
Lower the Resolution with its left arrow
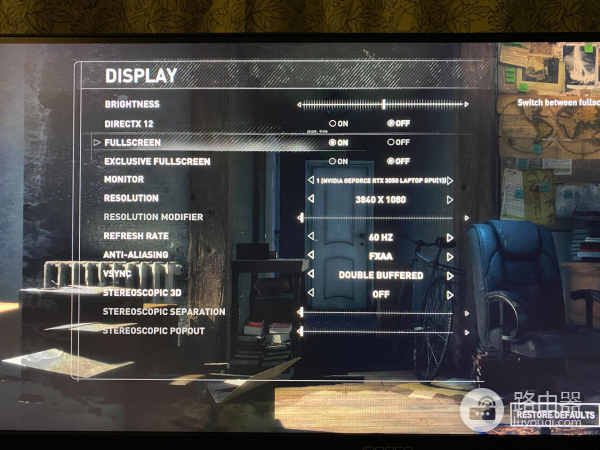point(310,199)
